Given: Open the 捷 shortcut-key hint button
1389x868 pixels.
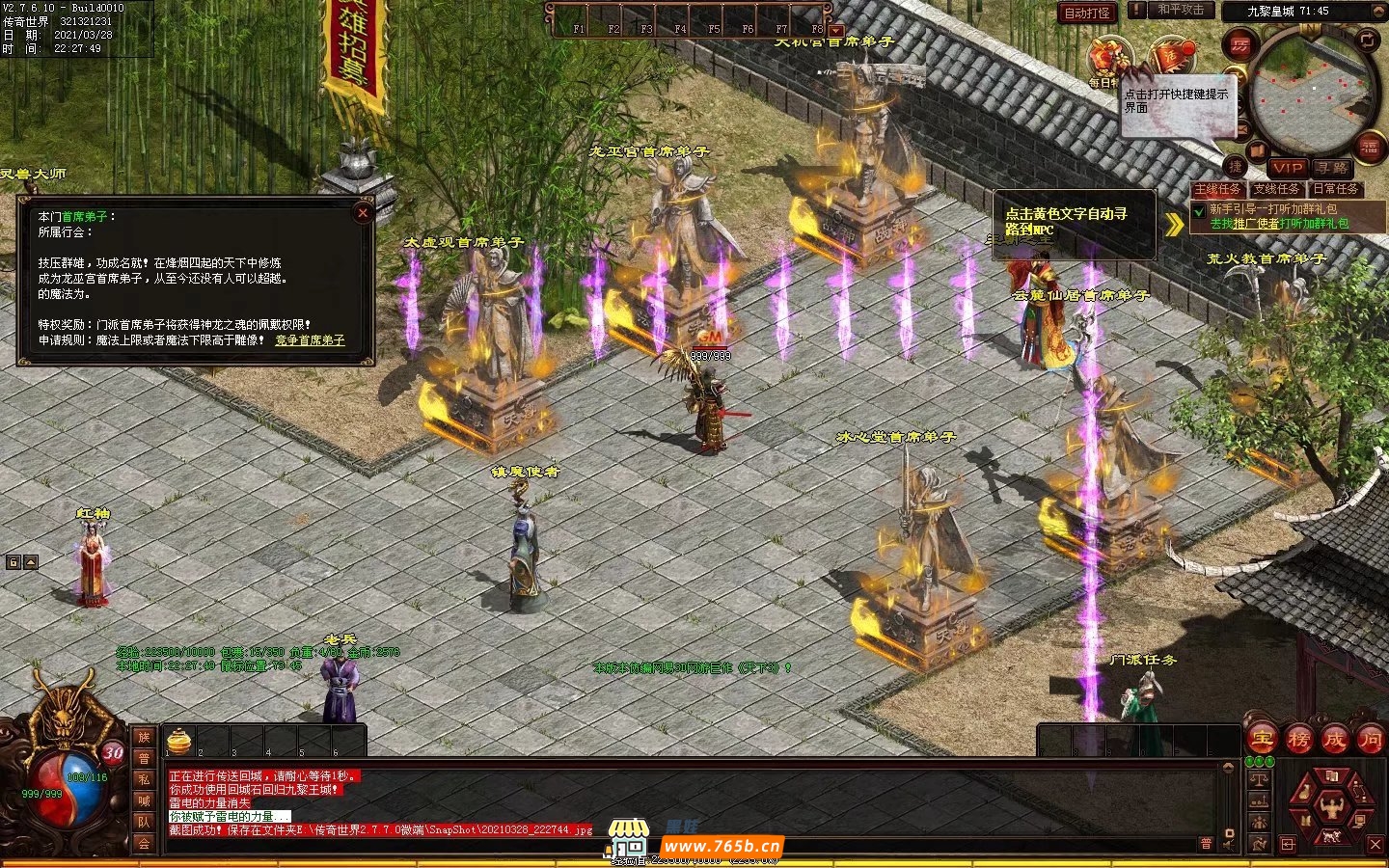Looking at the screenshot, I should (x=1236, y=166).
